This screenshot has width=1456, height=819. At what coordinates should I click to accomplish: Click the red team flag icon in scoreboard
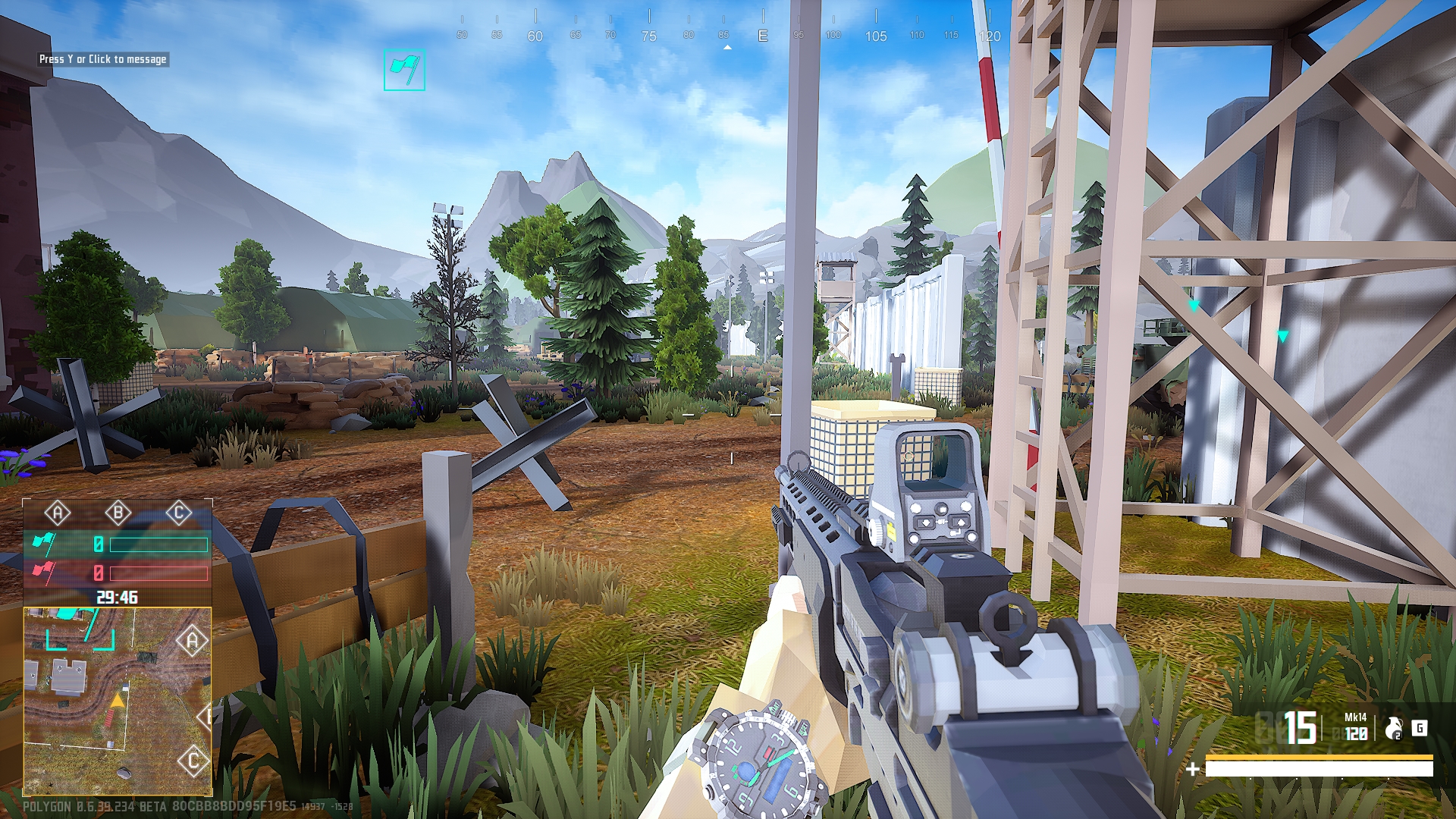click(x=43, y=573)
